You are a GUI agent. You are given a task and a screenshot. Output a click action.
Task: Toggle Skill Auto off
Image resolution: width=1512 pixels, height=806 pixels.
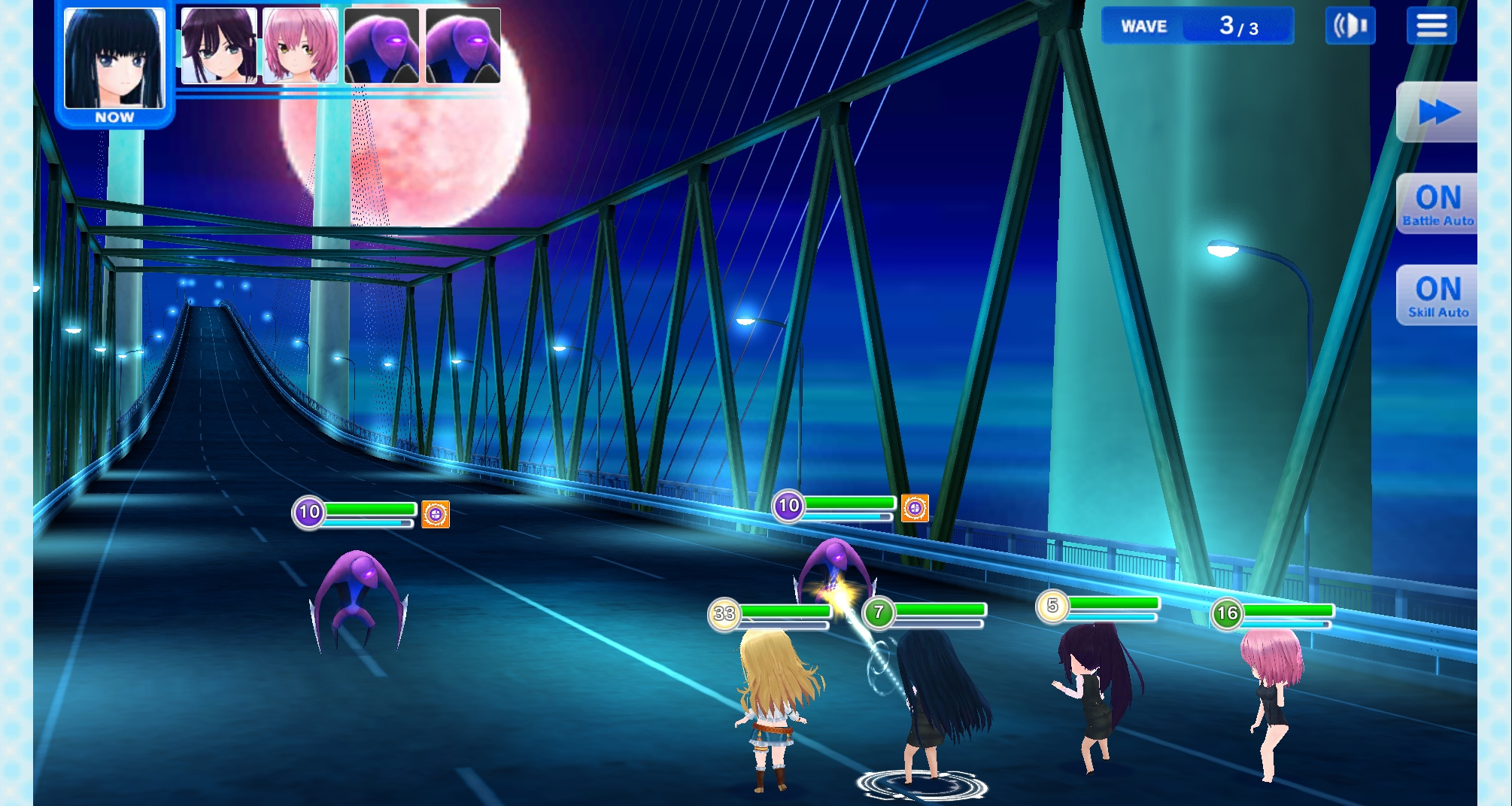pos(1438,296)
